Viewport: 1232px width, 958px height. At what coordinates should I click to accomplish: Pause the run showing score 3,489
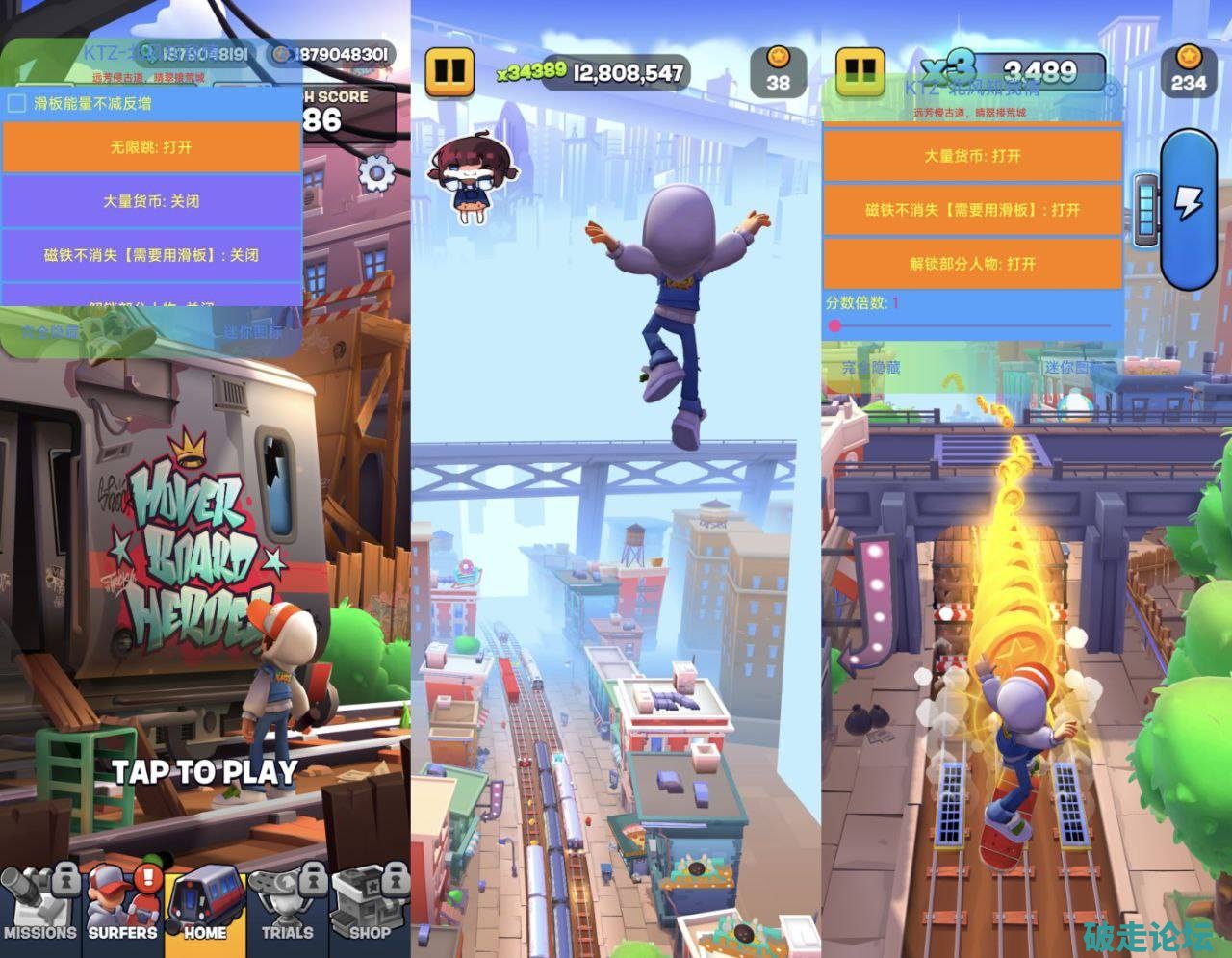(x=860, y=70)
